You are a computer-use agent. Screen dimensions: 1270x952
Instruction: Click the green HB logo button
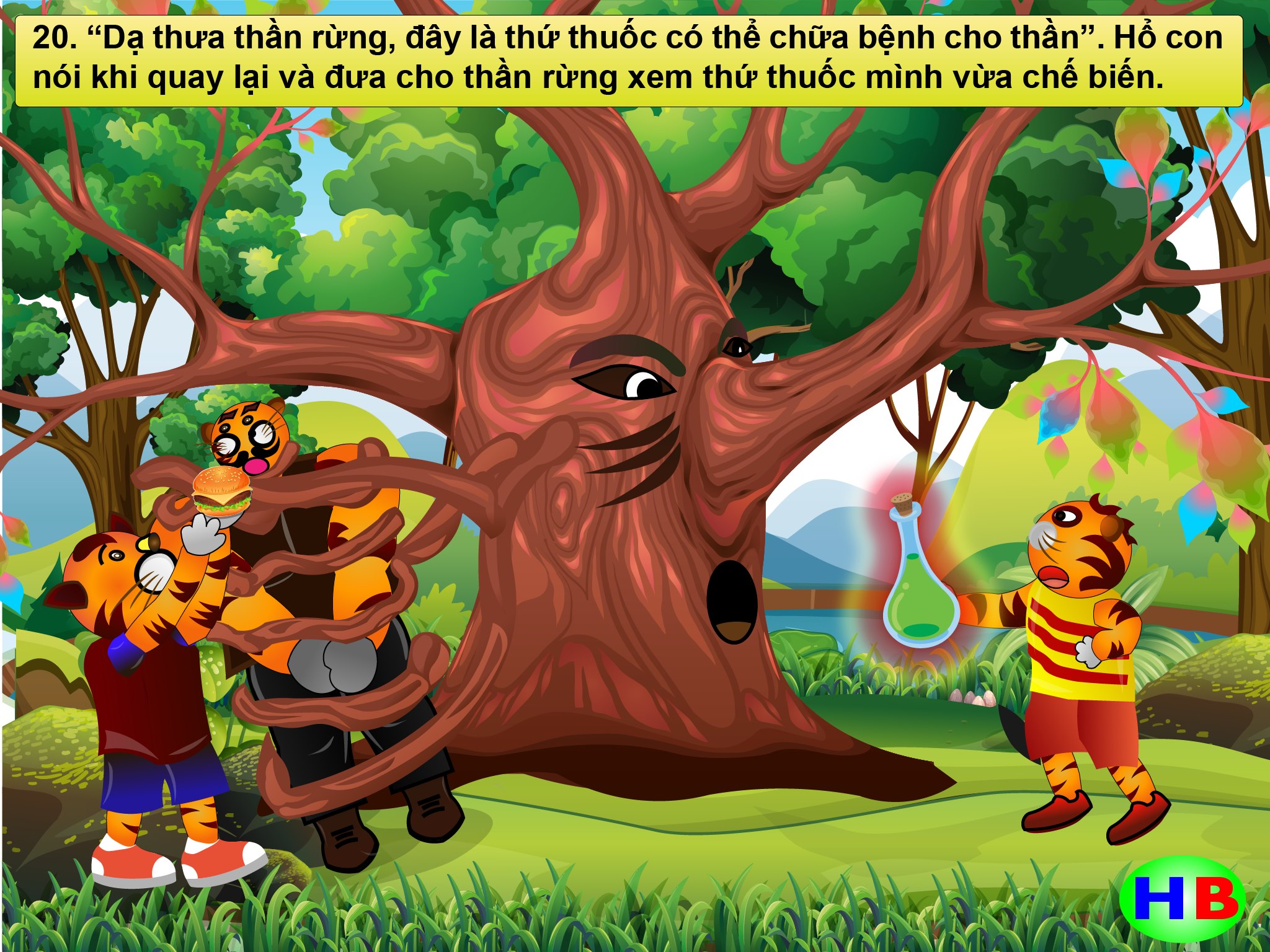(x=1183, y=898)
